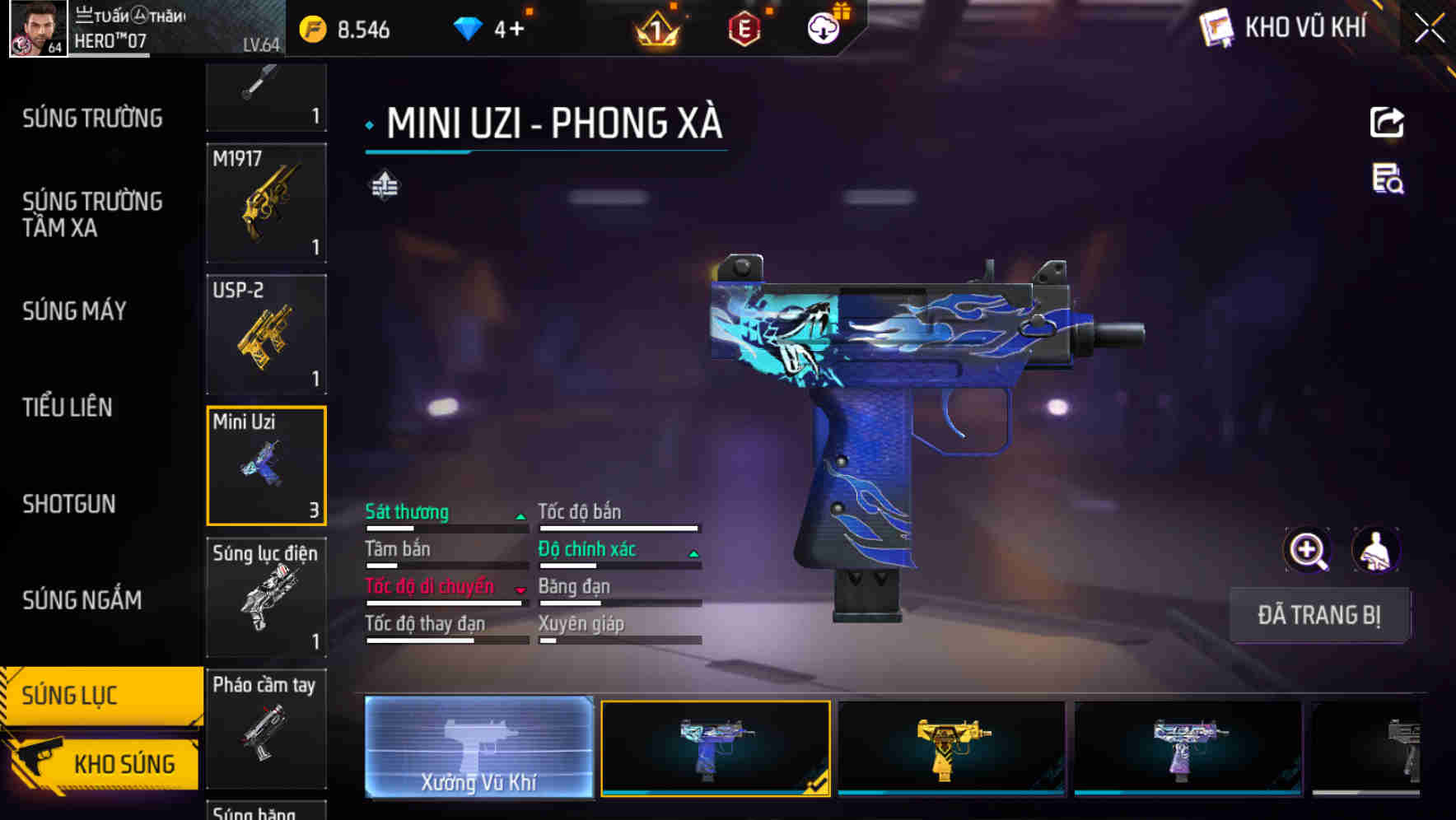Open the share icon next to Mini Uzi name
The image size is (1456, 820).
(1388, 122)
